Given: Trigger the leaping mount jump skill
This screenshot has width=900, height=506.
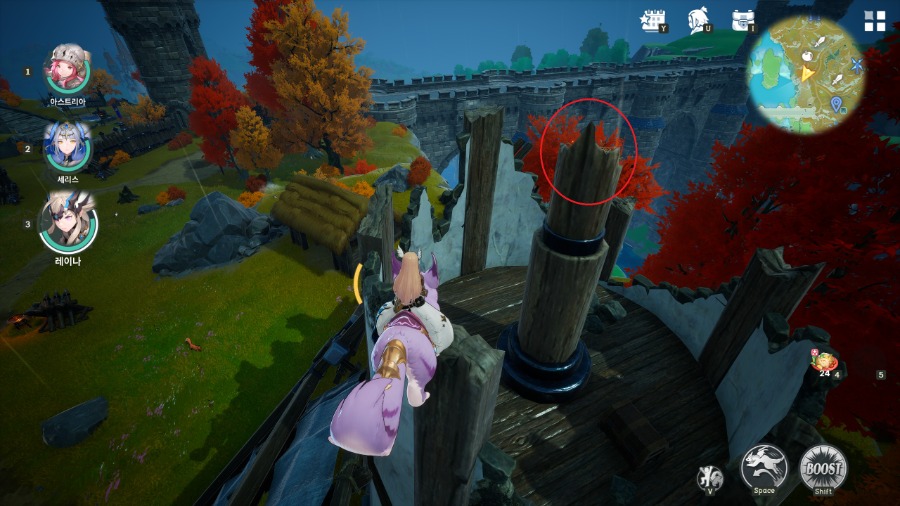Looking at the screenshot, I should 764,467.
